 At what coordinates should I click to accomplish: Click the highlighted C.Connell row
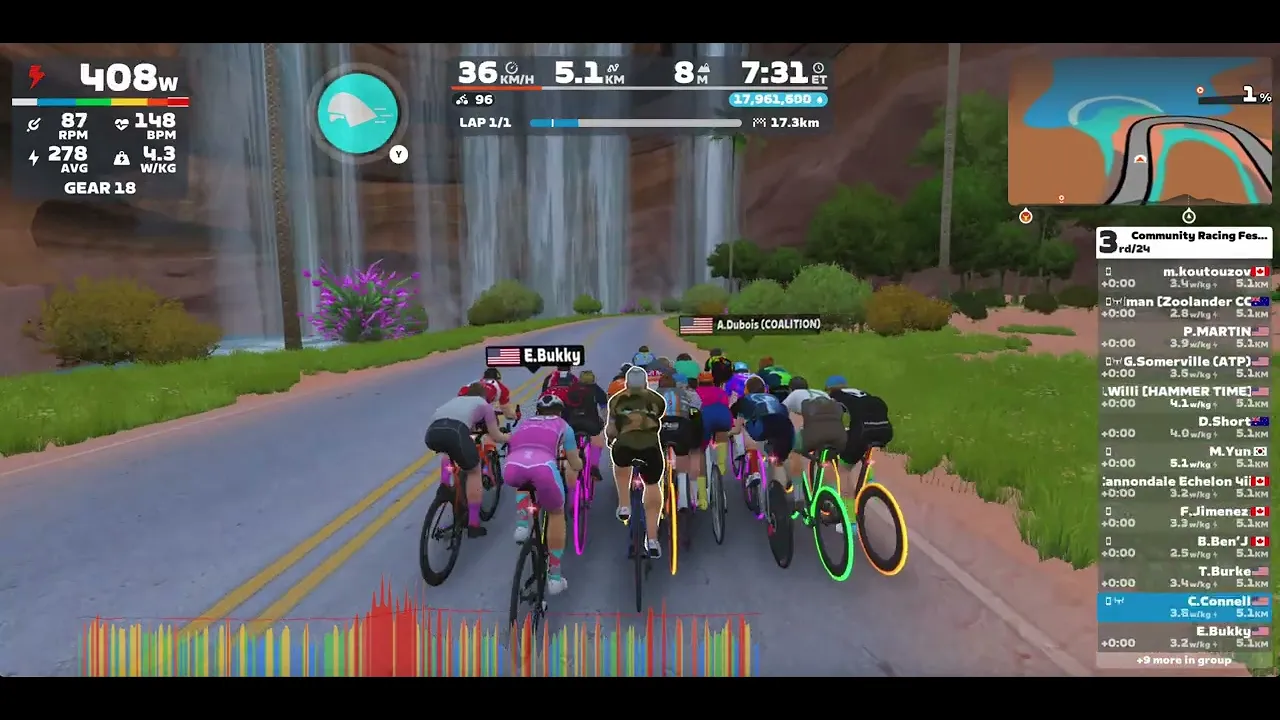tap(1184, 607)
